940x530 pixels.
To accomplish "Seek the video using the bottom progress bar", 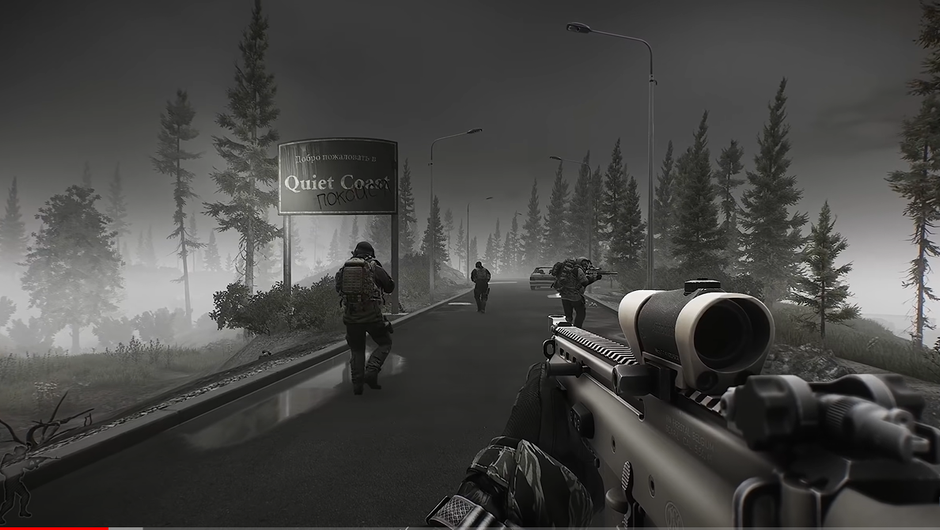I will tap(470, 527).
